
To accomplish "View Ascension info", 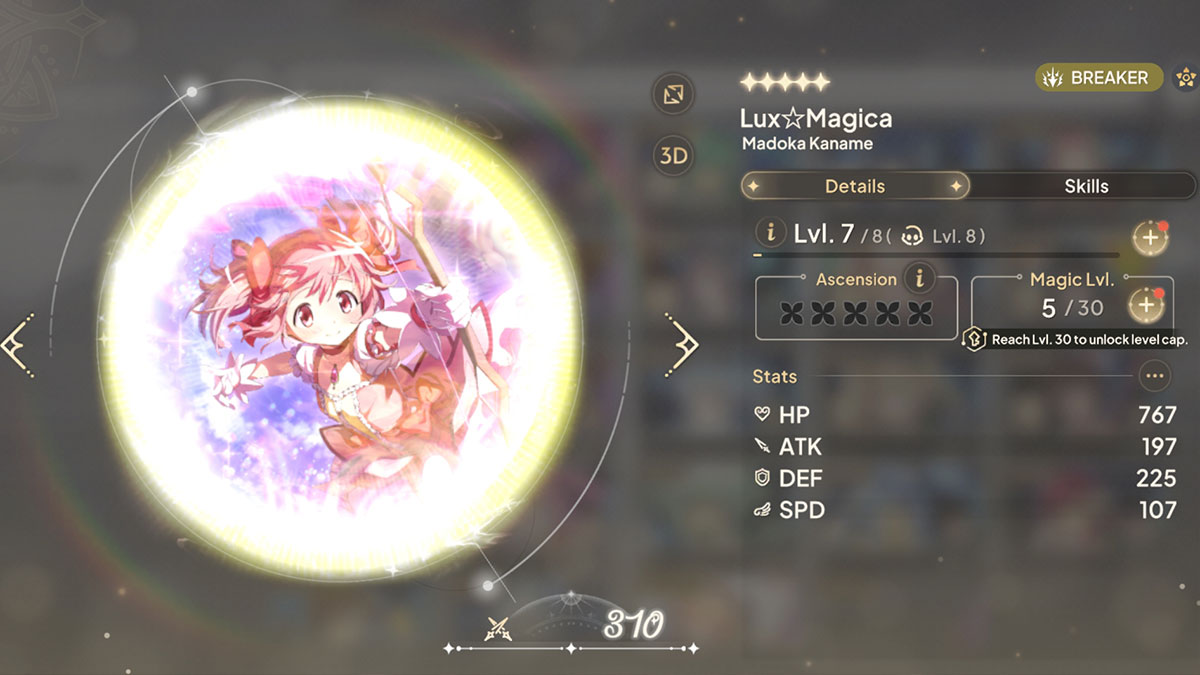I will tap(918, 277).
